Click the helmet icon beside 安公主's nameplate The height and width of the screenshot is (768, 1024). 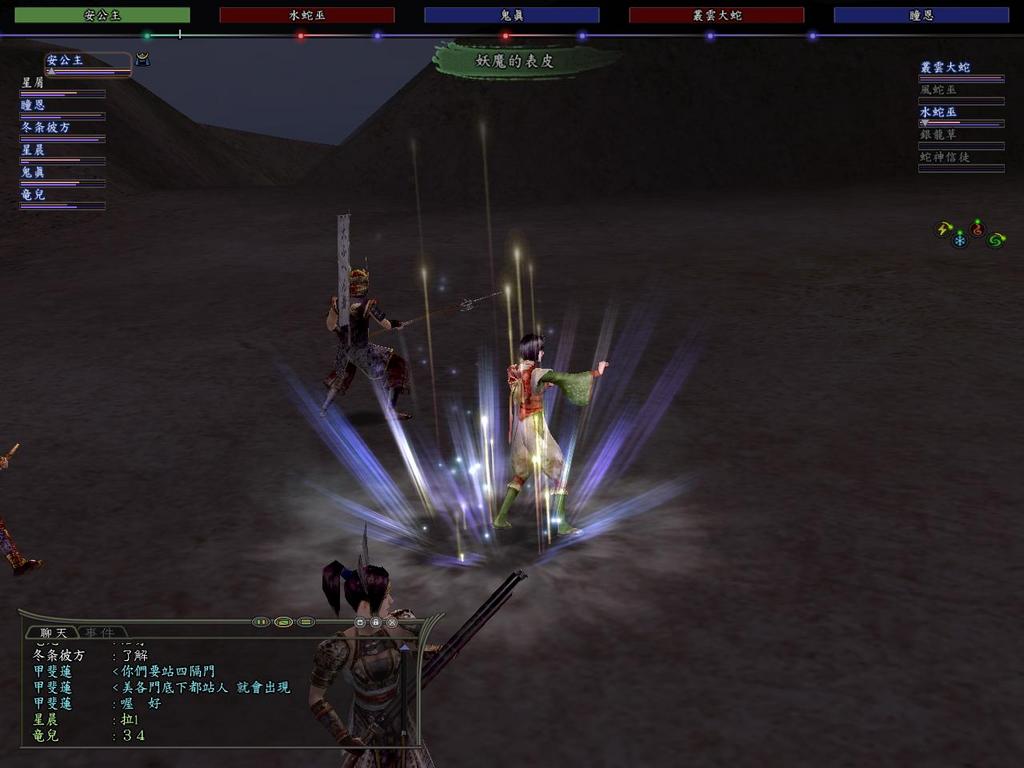click(142, 59)
